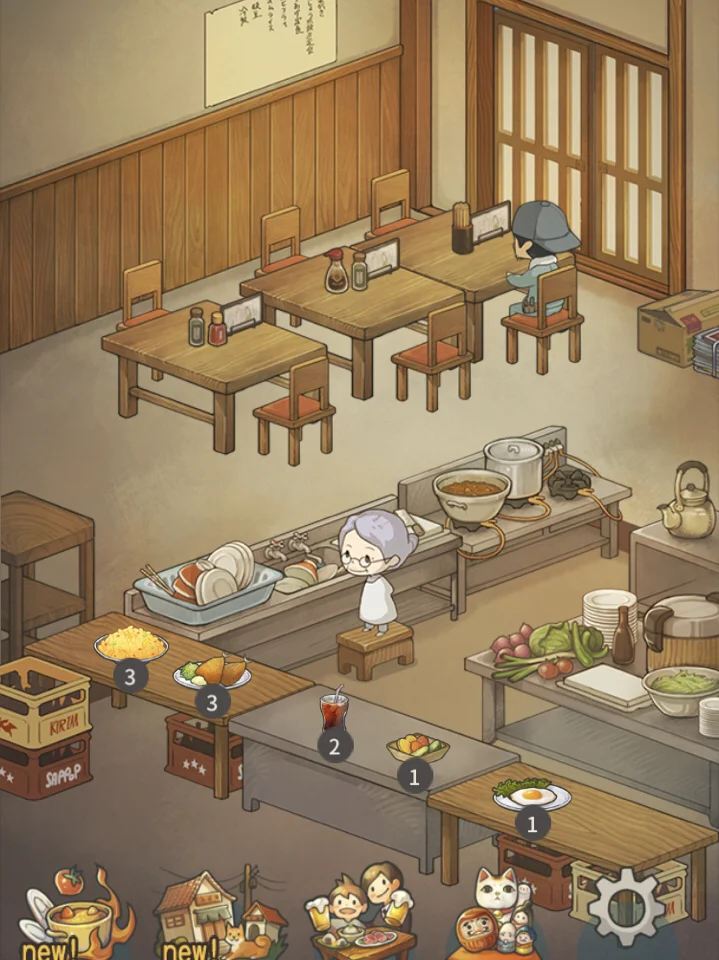The image size is (719, 960).
Task: Select the fried rice dish stock
Action: pos(131,646)
